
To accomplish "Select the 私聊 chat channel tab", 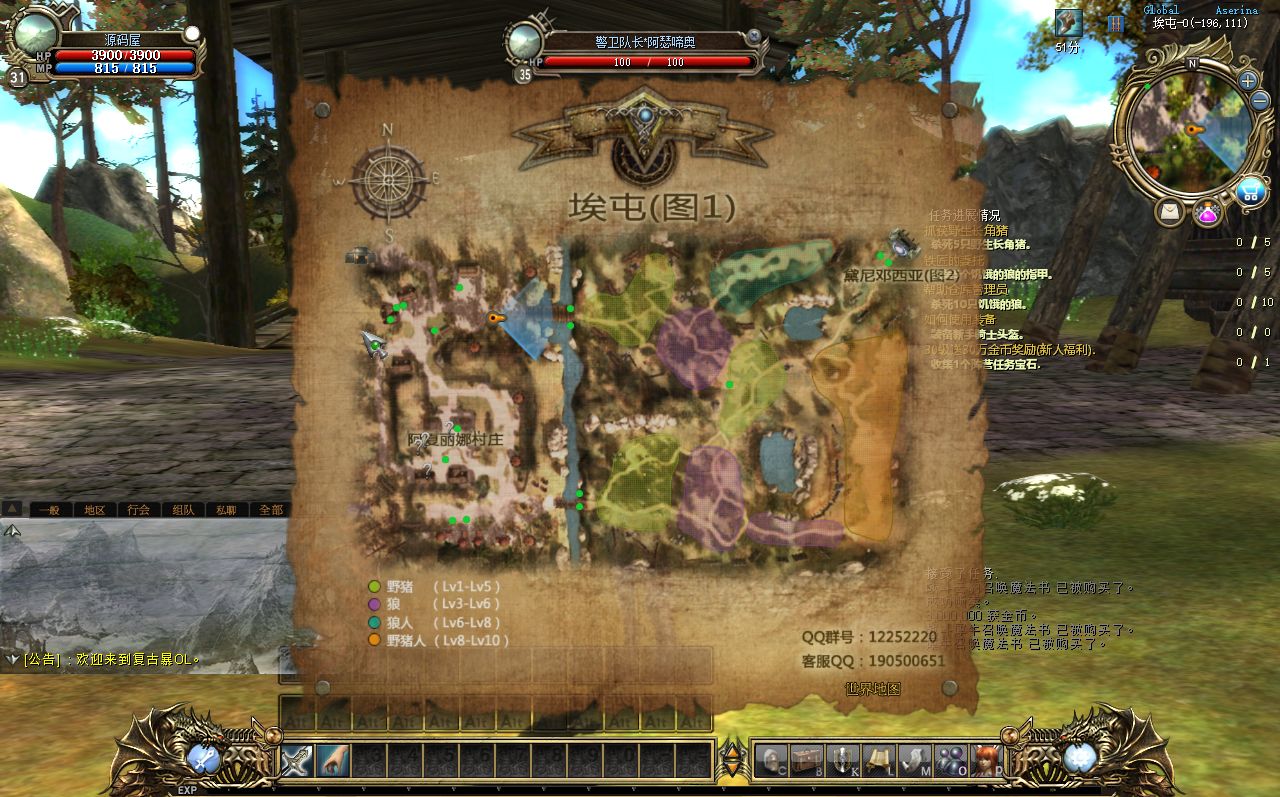I will pyautogui.click(x=228, y=508).
